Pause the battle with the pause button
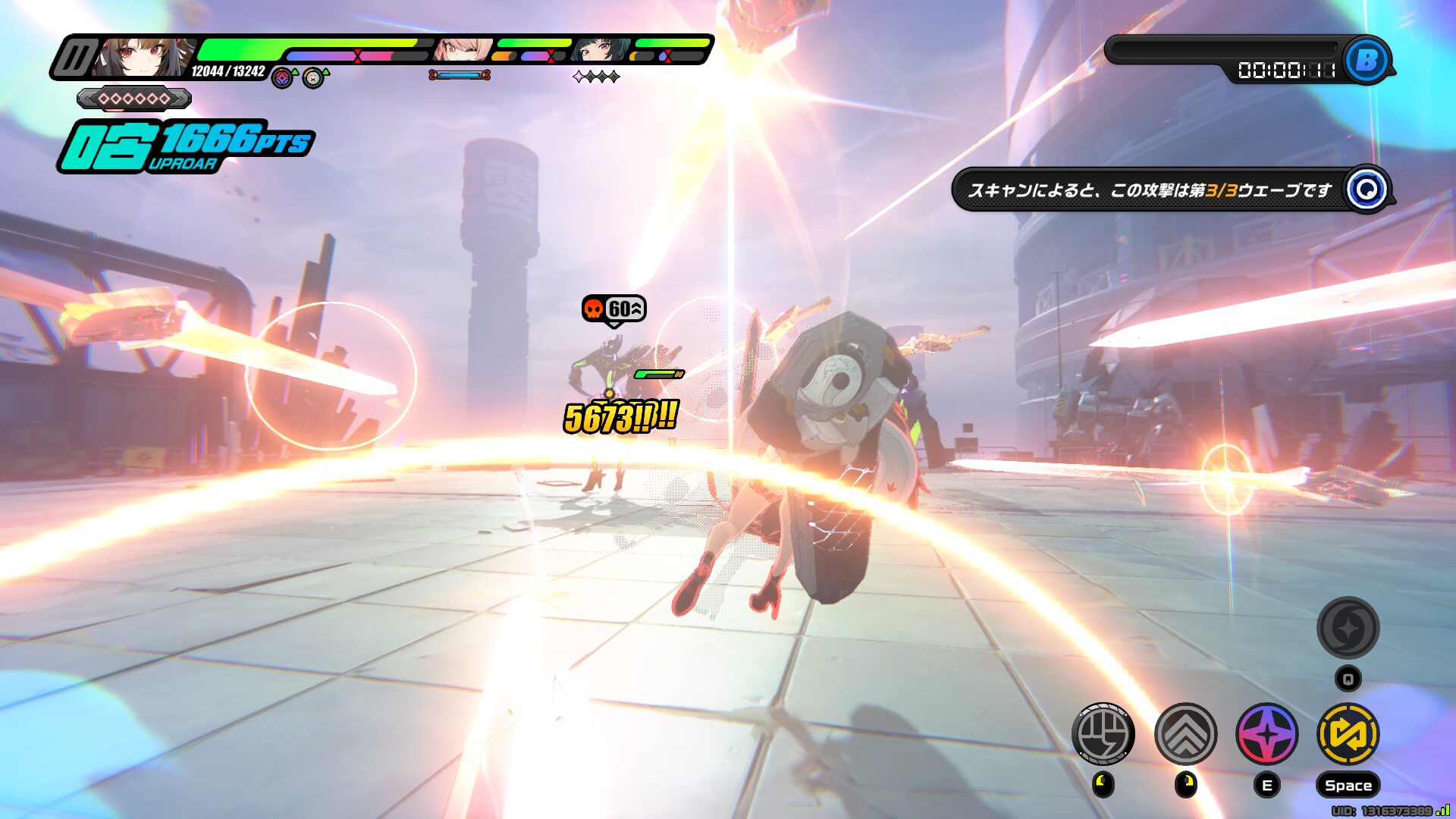The height and width of the screenshot is (819, 1456). [x=74, y=58]
